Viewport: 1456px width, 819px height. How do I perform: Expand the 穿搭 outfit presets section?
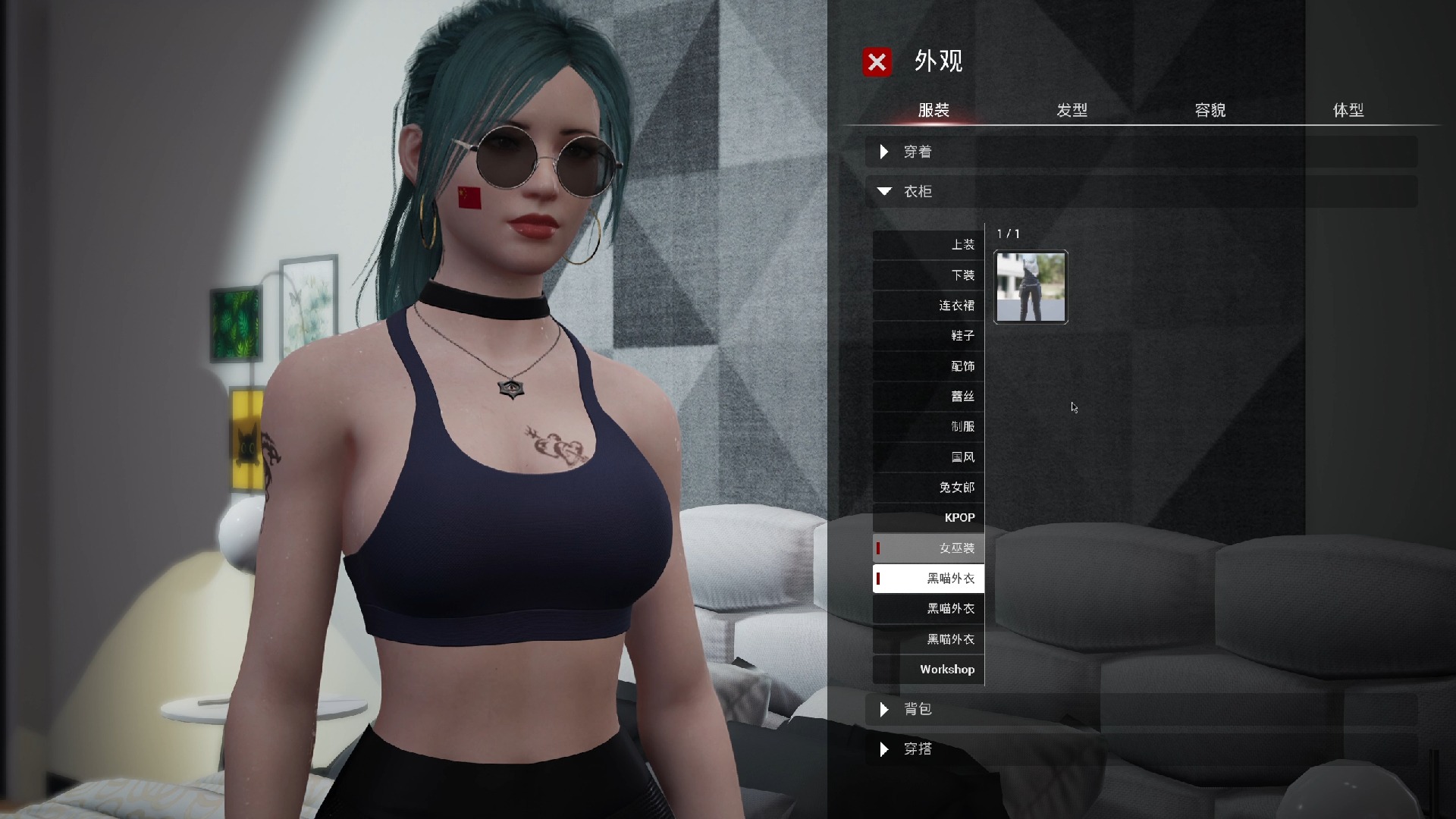point(918,749)
